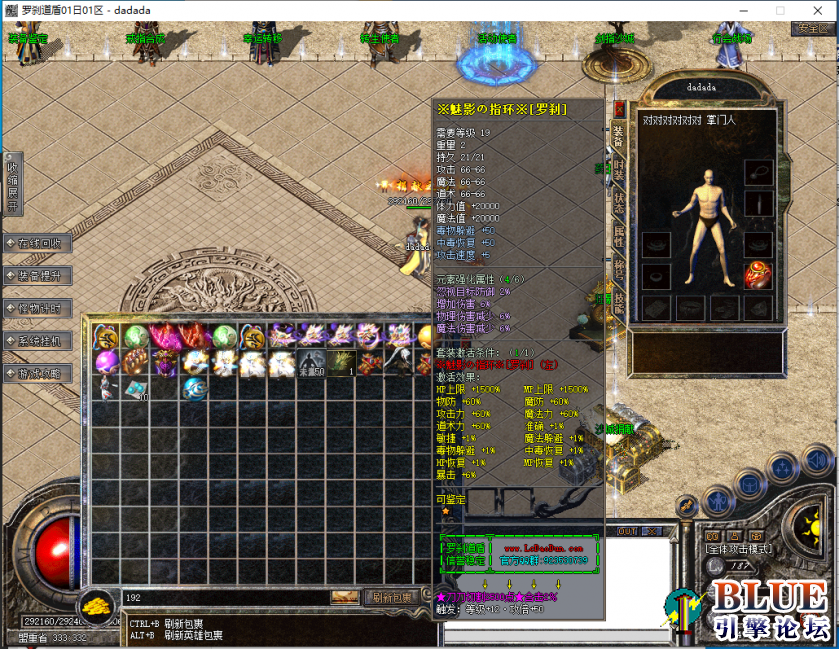This screenshot has height=649, width=839.
Task: Switch to the 时装 fashion tab
Action: pyautogui.click(x=618, y=169)
